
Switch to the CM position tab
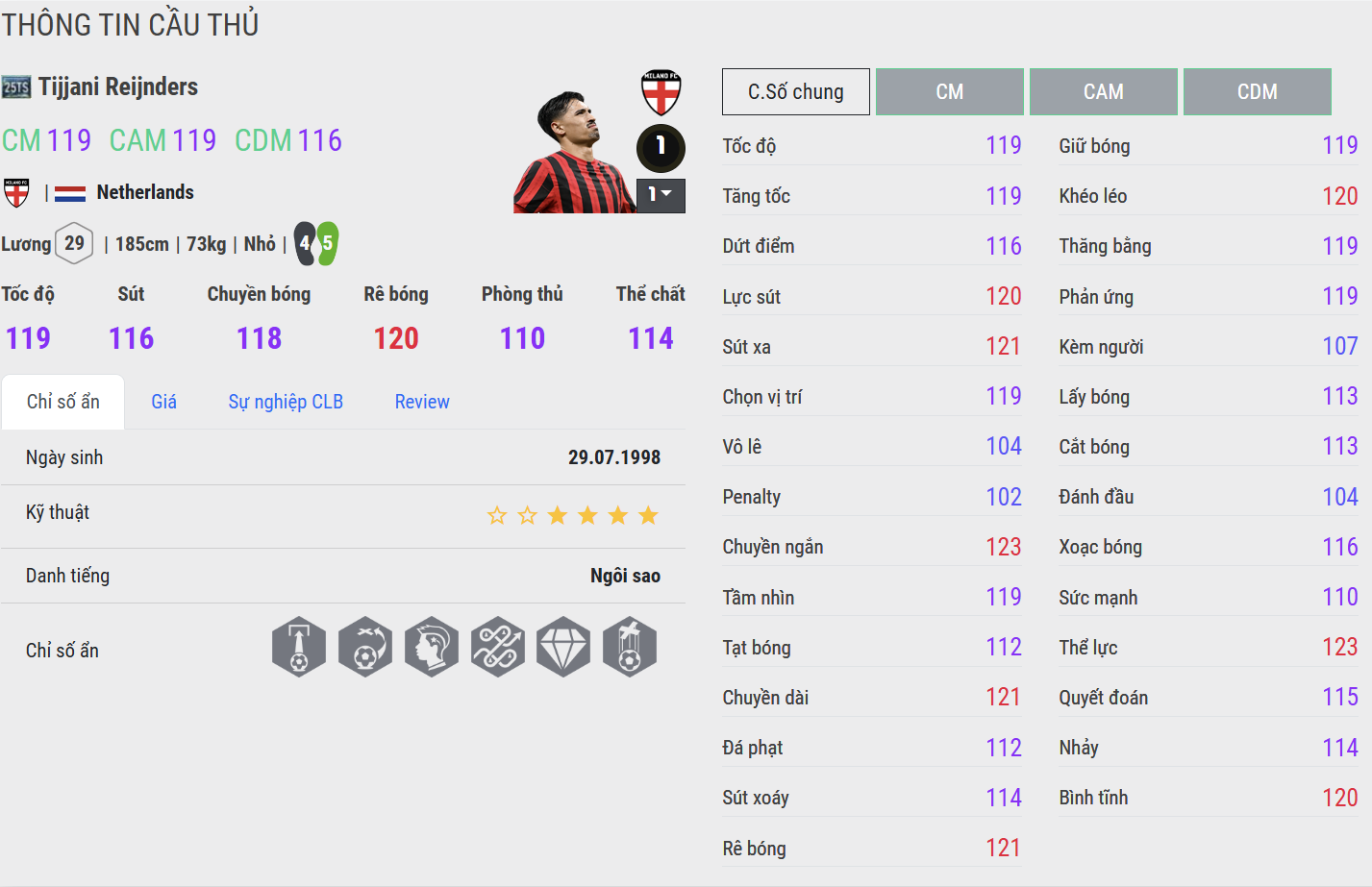click(x=949, y=92)
